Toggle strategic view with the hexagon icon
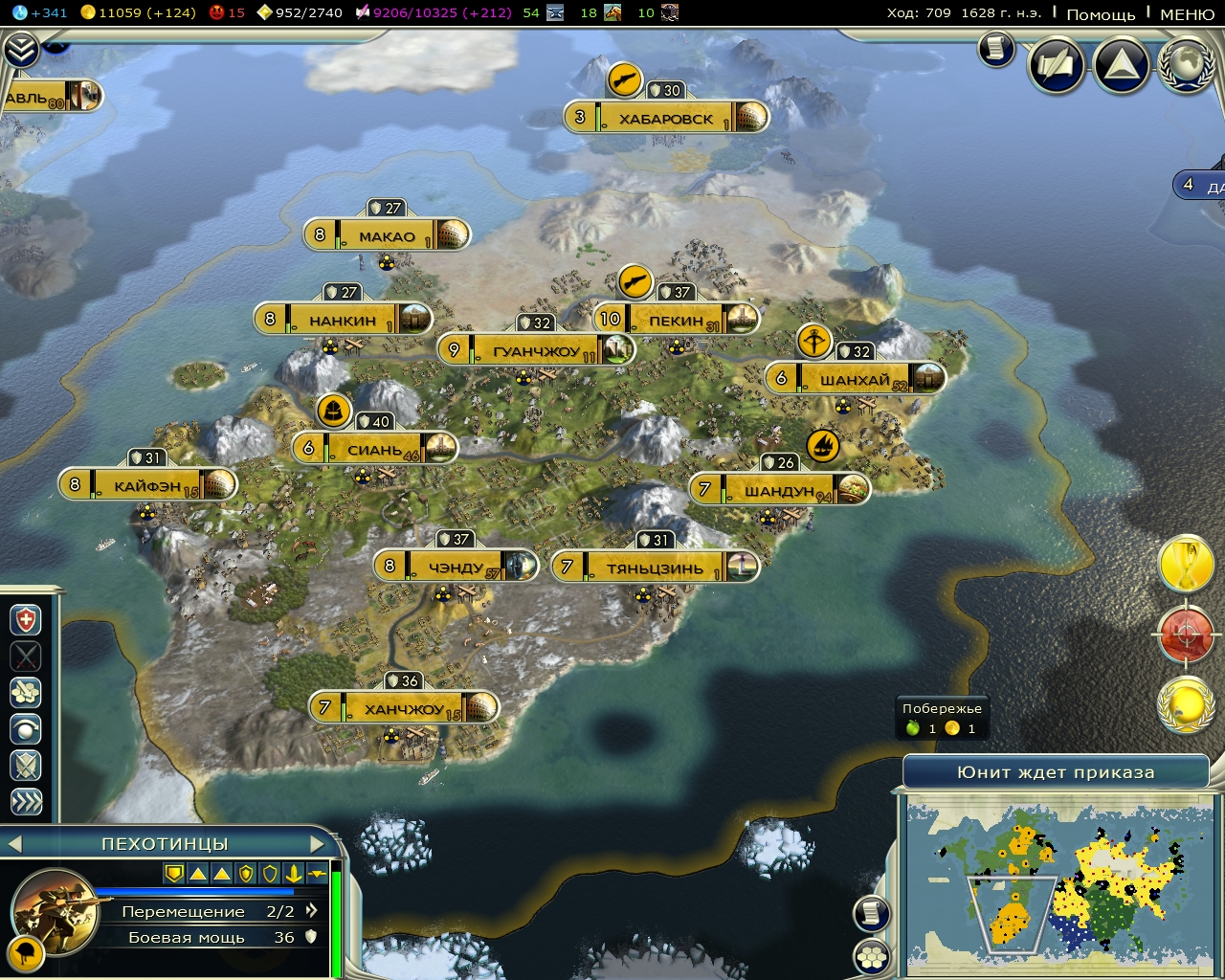The width and height of the screenshot is (1225, 980). pyautogui.click(x=871, y=954)
